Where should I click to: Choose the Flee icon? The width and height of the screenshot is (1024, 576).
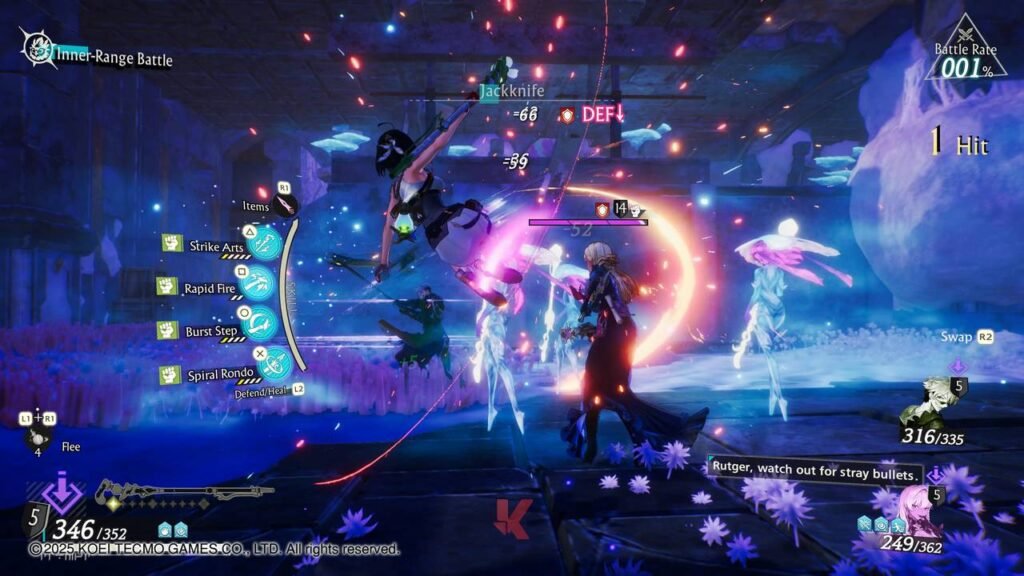click(x=38, y=439)
